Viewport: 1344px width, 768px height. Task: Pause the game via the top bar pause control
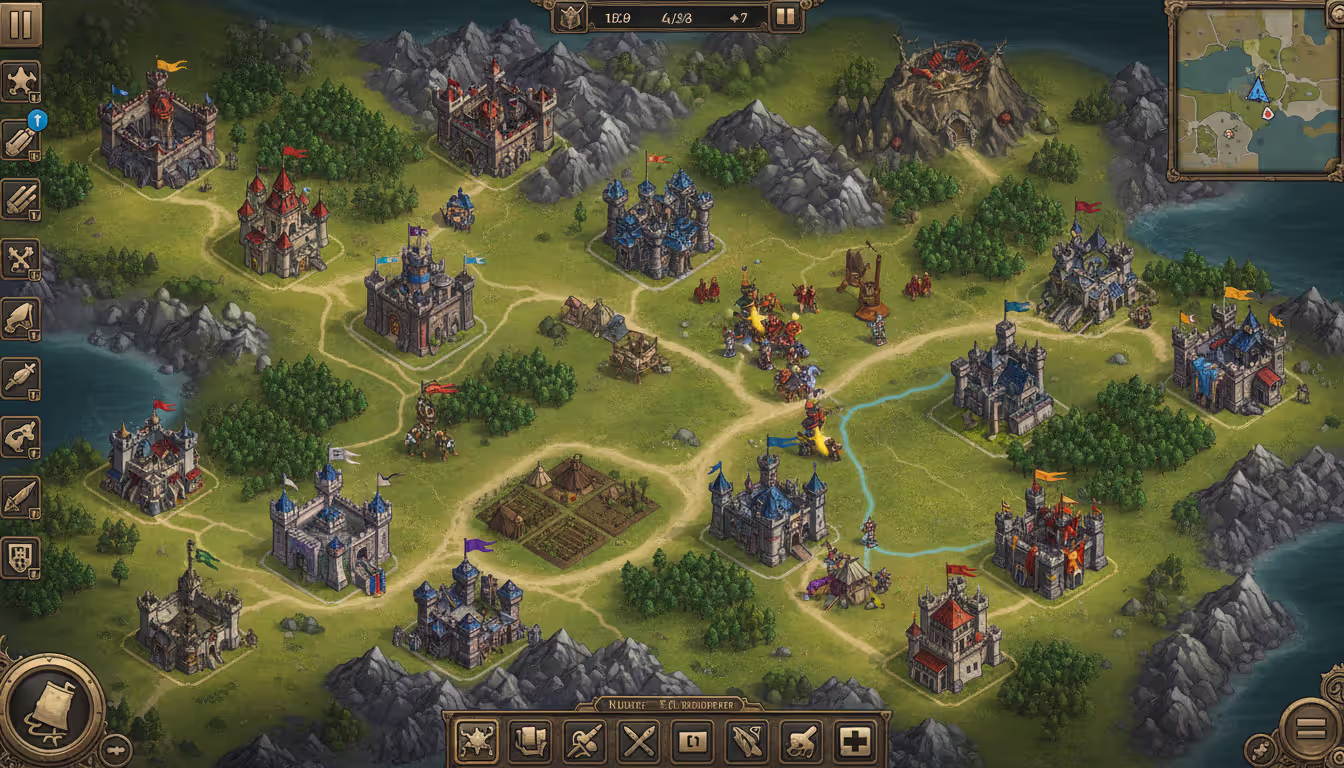[785, 16]
